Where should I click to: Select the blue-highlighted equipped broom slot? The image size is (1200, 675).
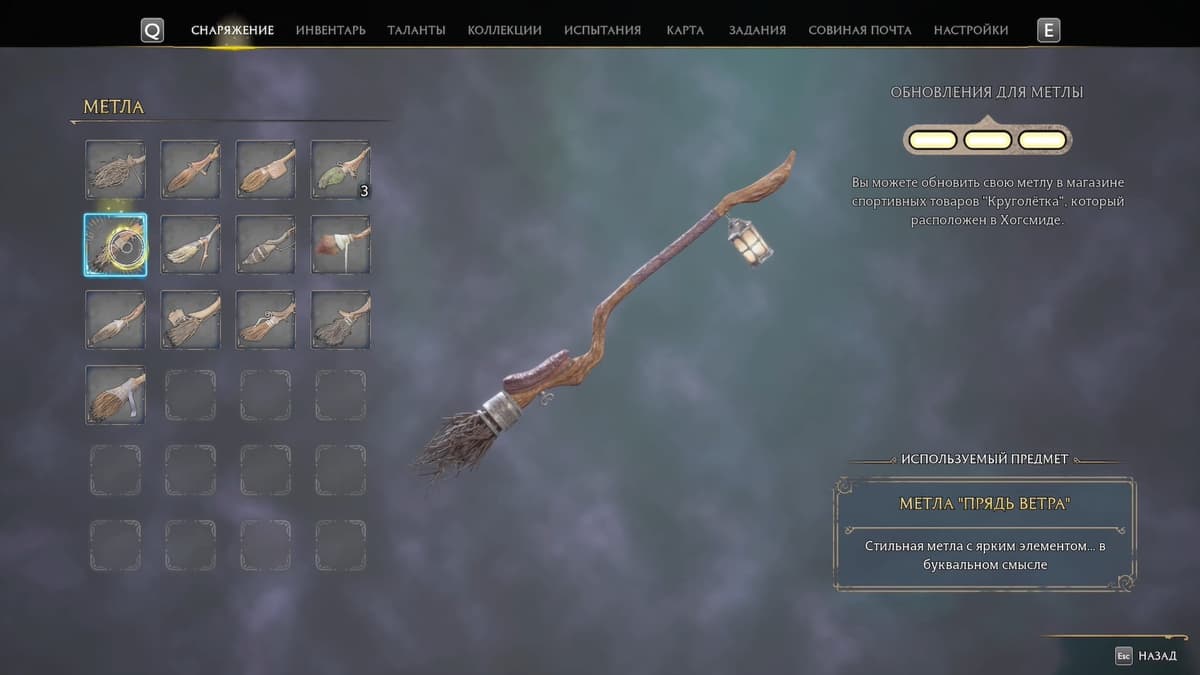tap(115, 245)
